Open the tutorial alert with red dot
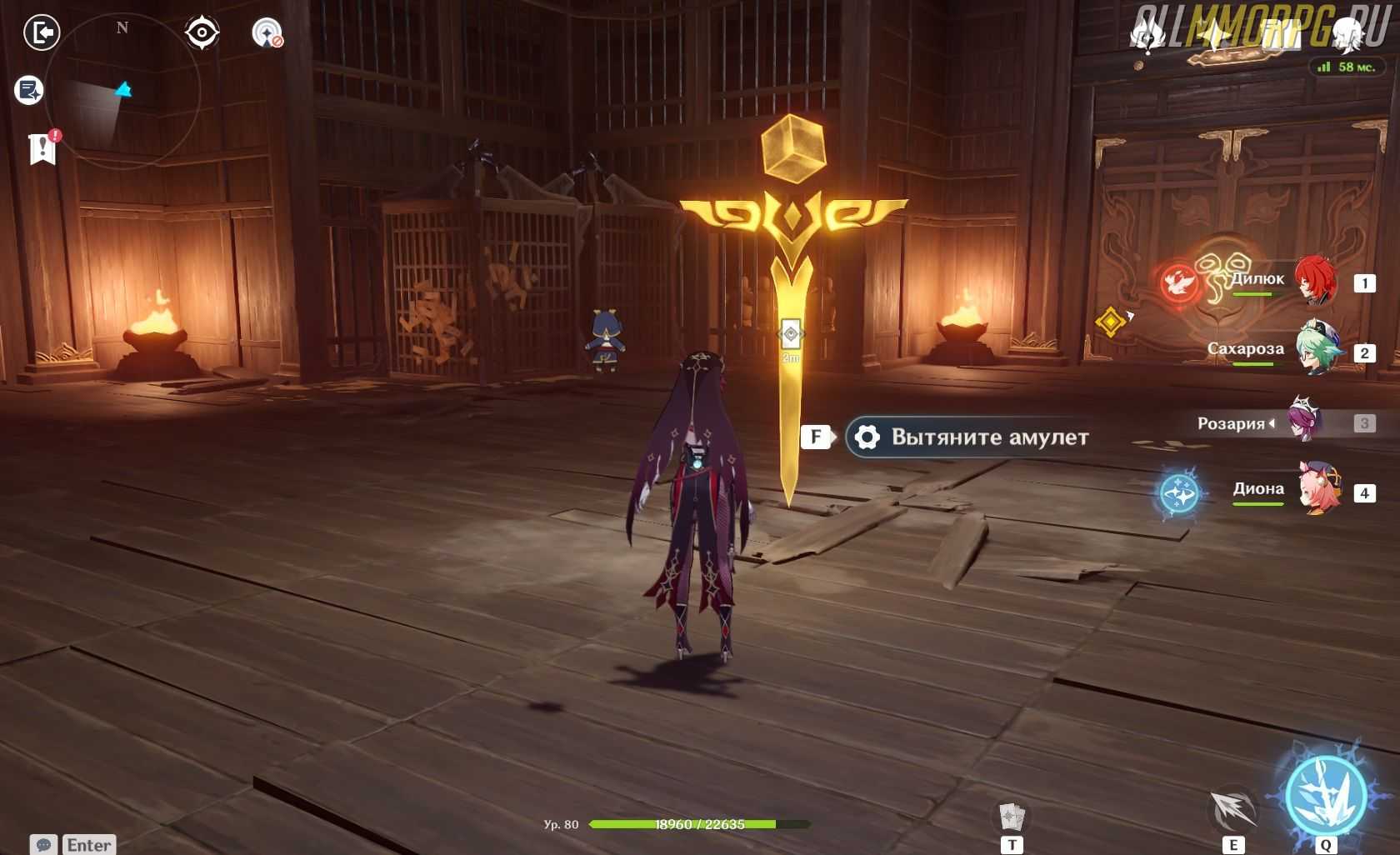The height and width of the screenshot is (855, 1400). click(x=42, y=148)
